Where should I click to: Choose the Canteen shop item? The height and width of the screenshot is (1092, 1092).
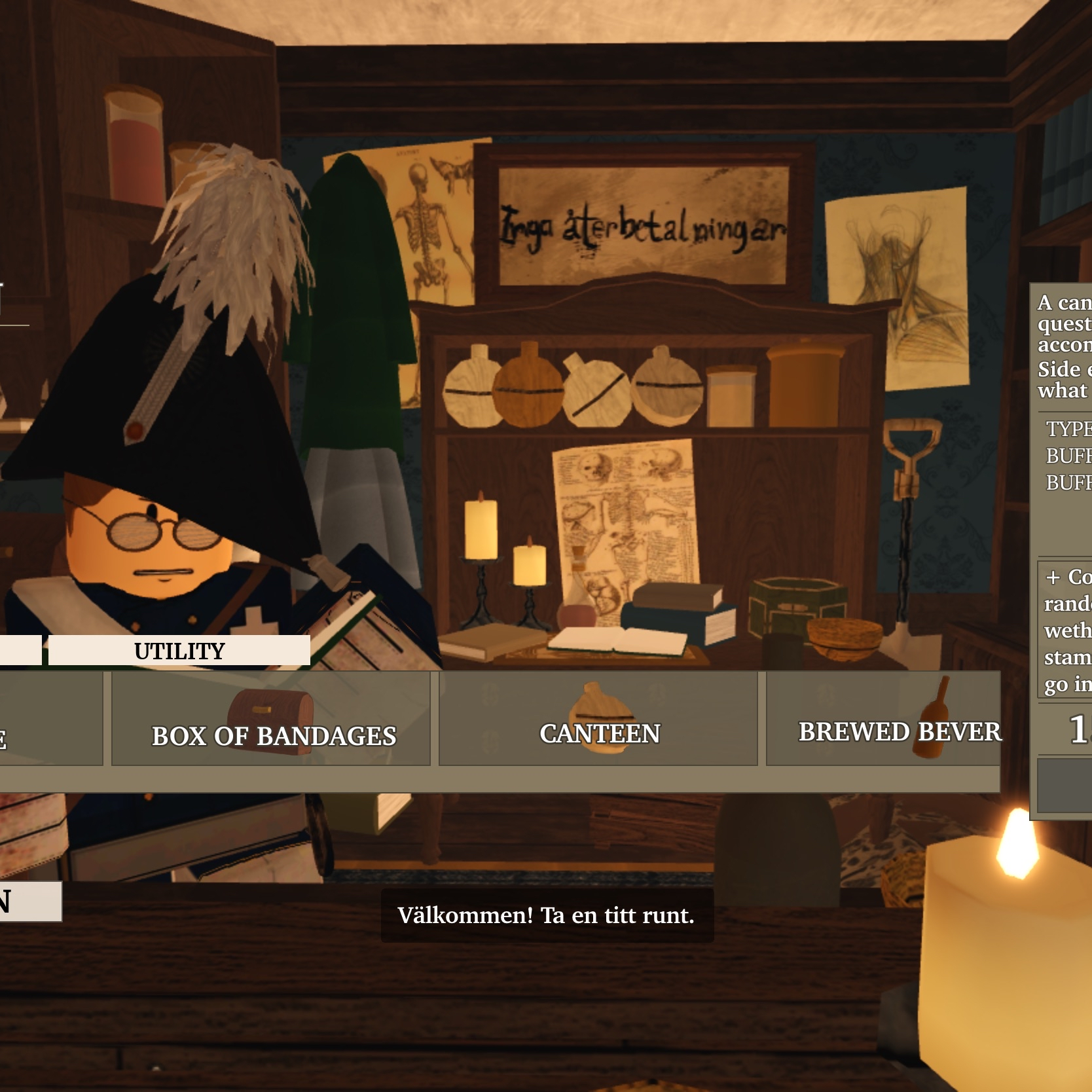click(x=598, y=719)
